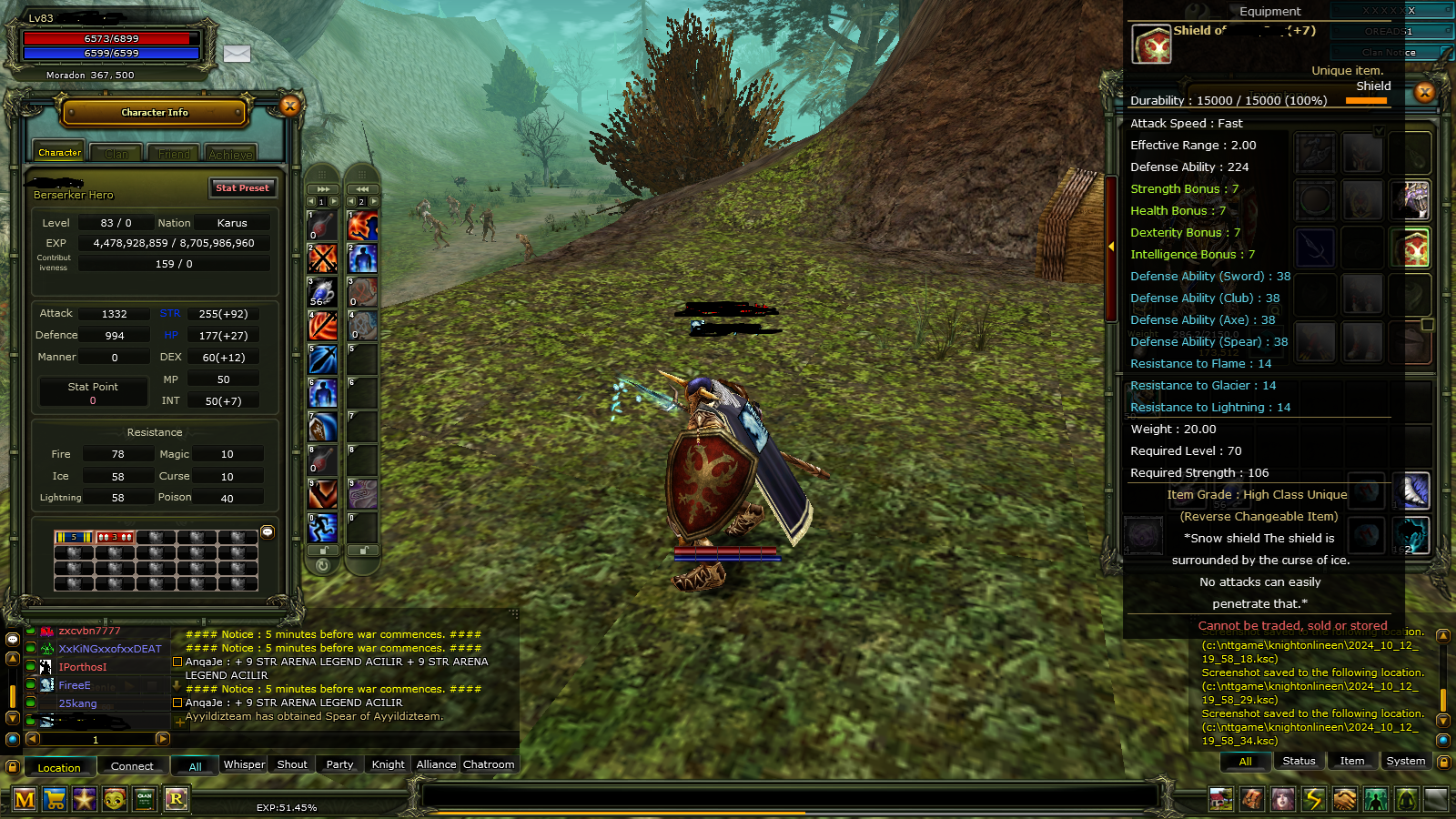Switch to the Clan tab
The image size is (1456, 819).
116,153
